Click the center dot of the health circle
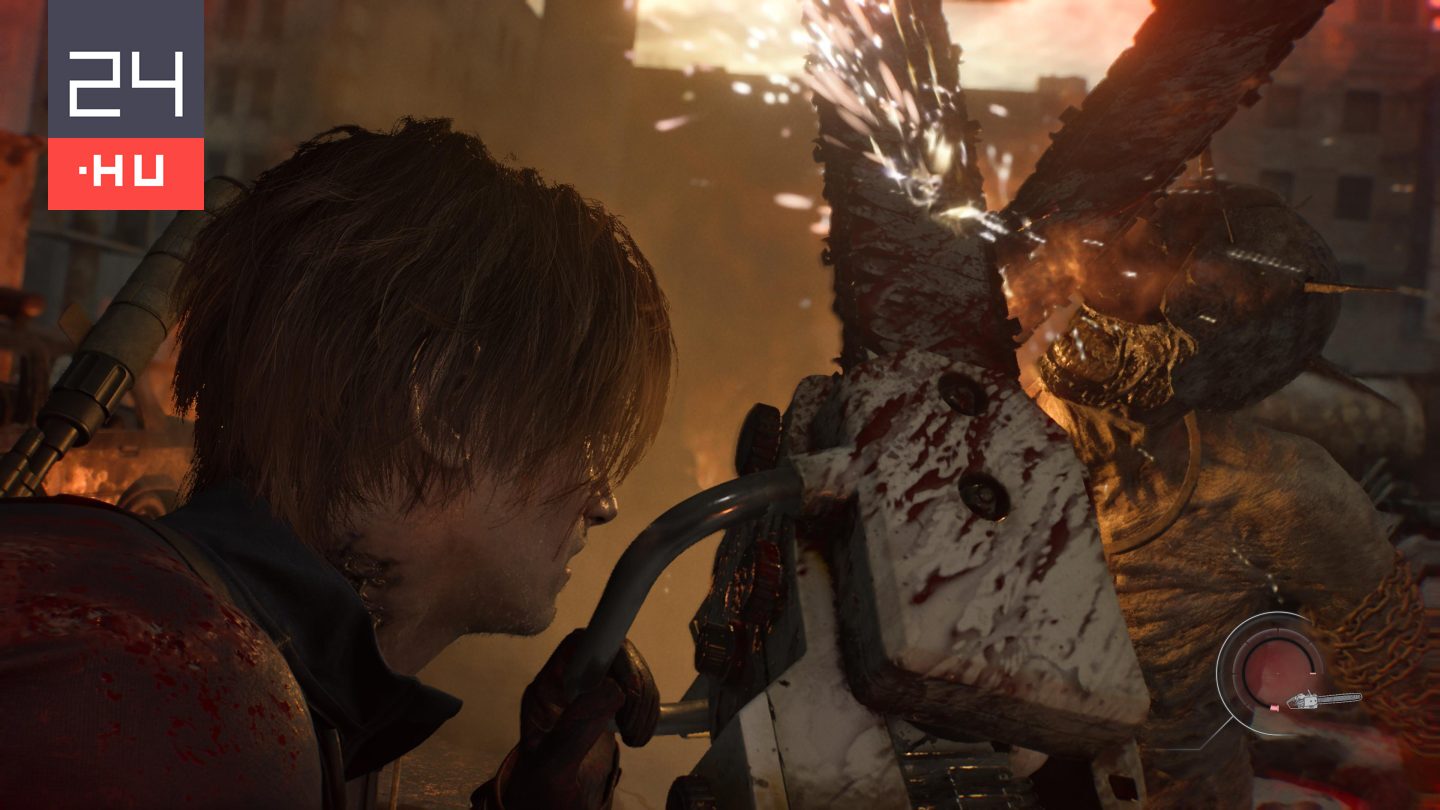The width and height of the screenshot is (1440, 810). pyautogui.click(x=1277, y=674)
